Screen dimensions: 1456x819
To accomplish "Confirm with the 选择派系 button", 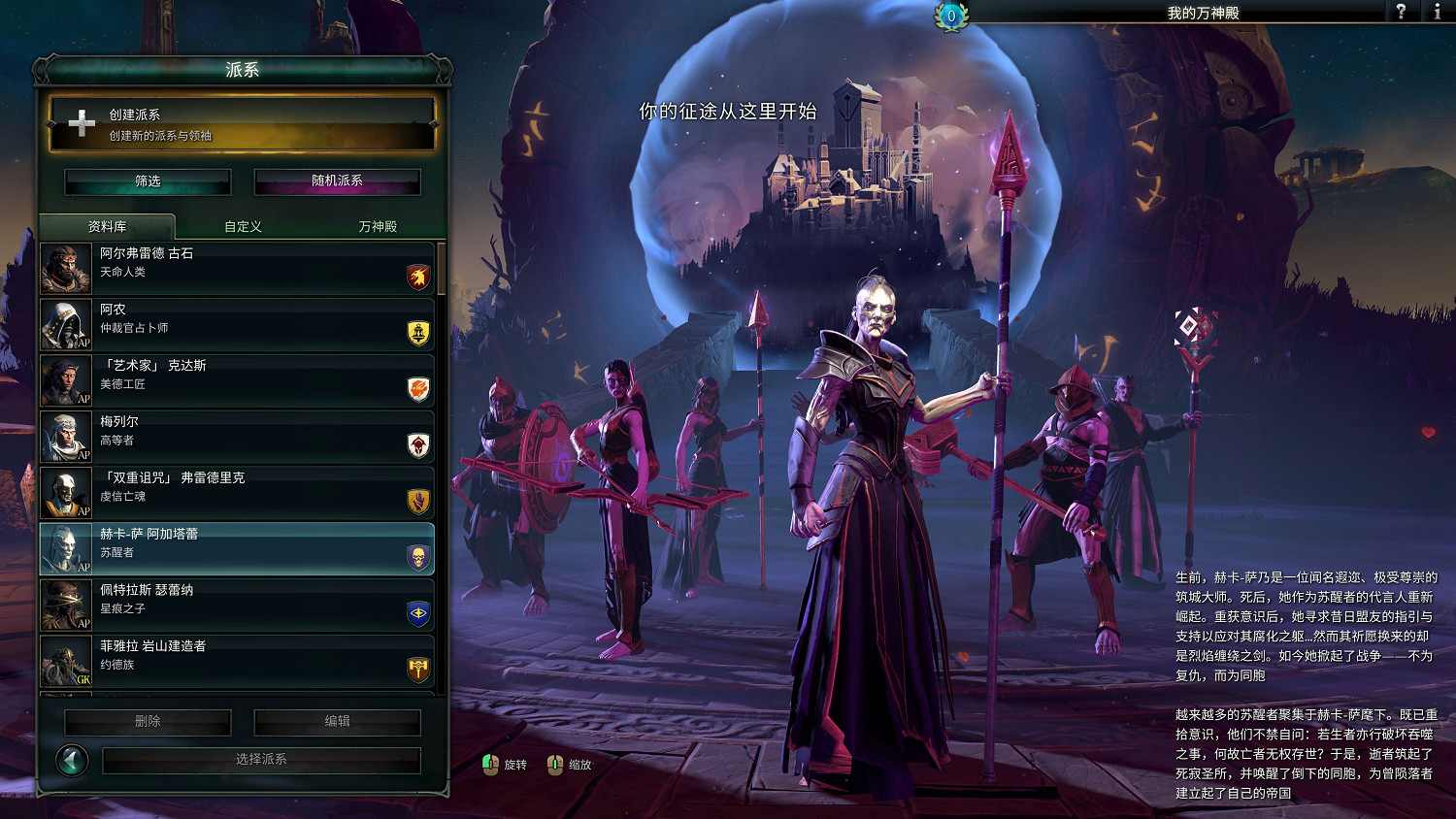I will click(261, 760).
